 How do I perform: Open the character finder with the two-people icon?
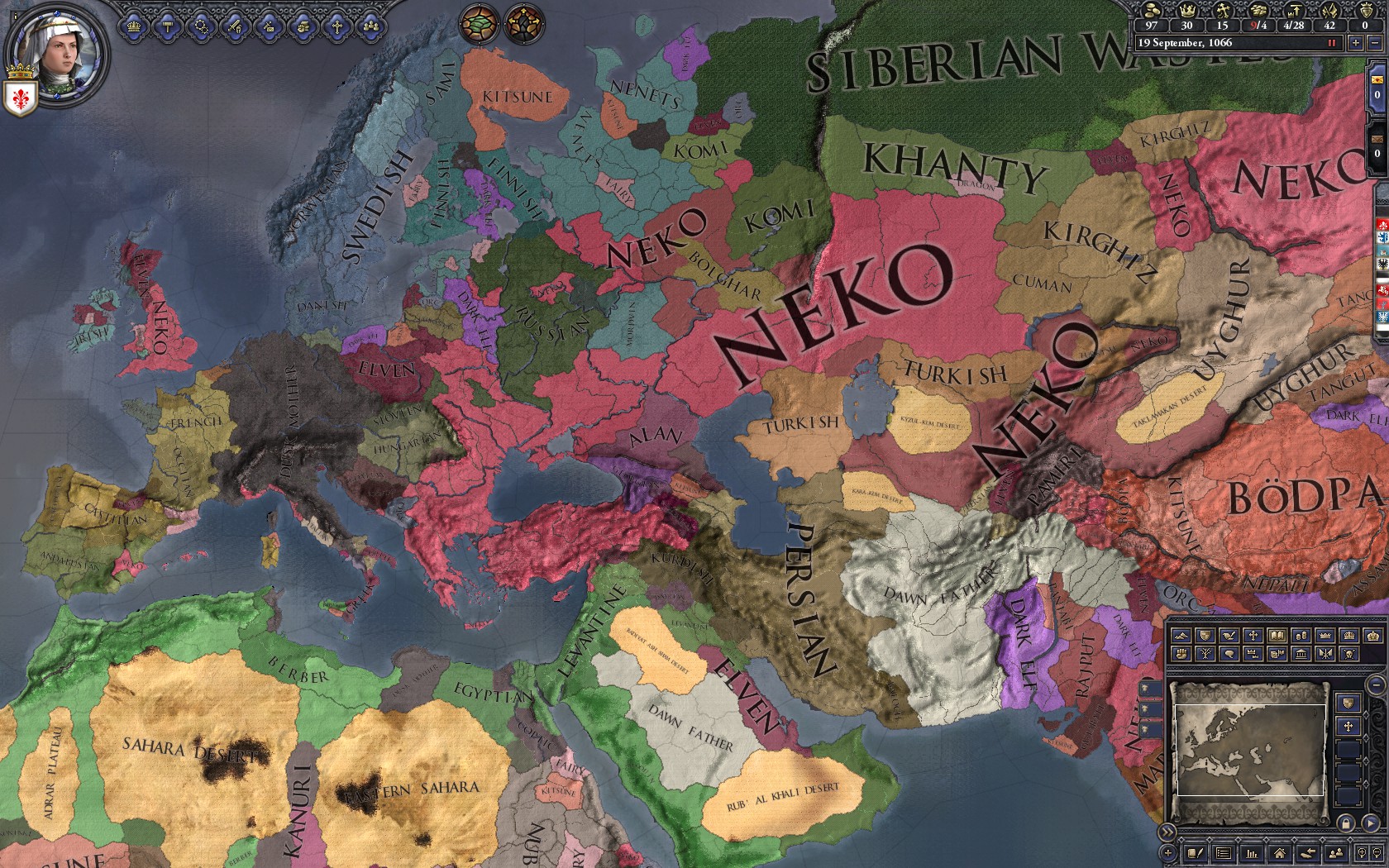point(1337,853)
